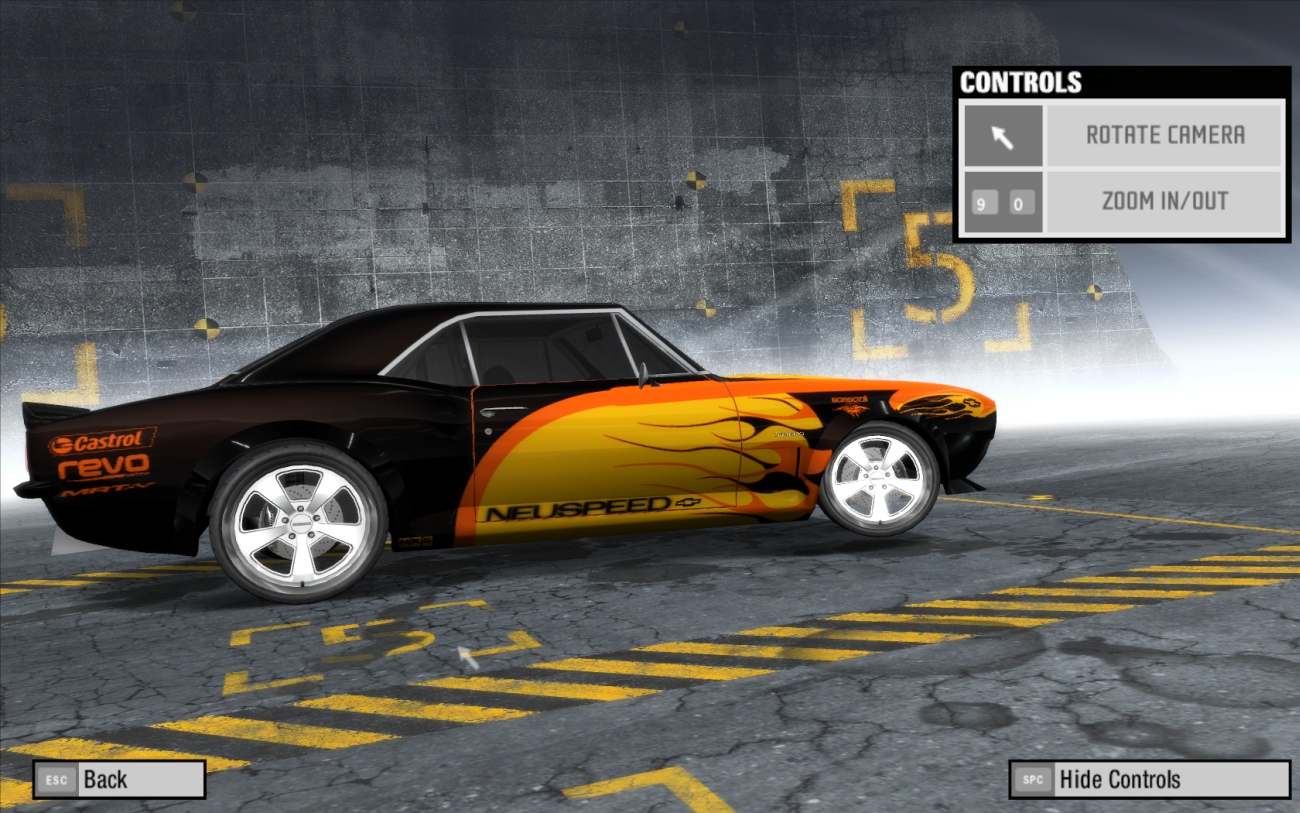Go back using the Back button
1300x813 pixels.
point(118,779)
